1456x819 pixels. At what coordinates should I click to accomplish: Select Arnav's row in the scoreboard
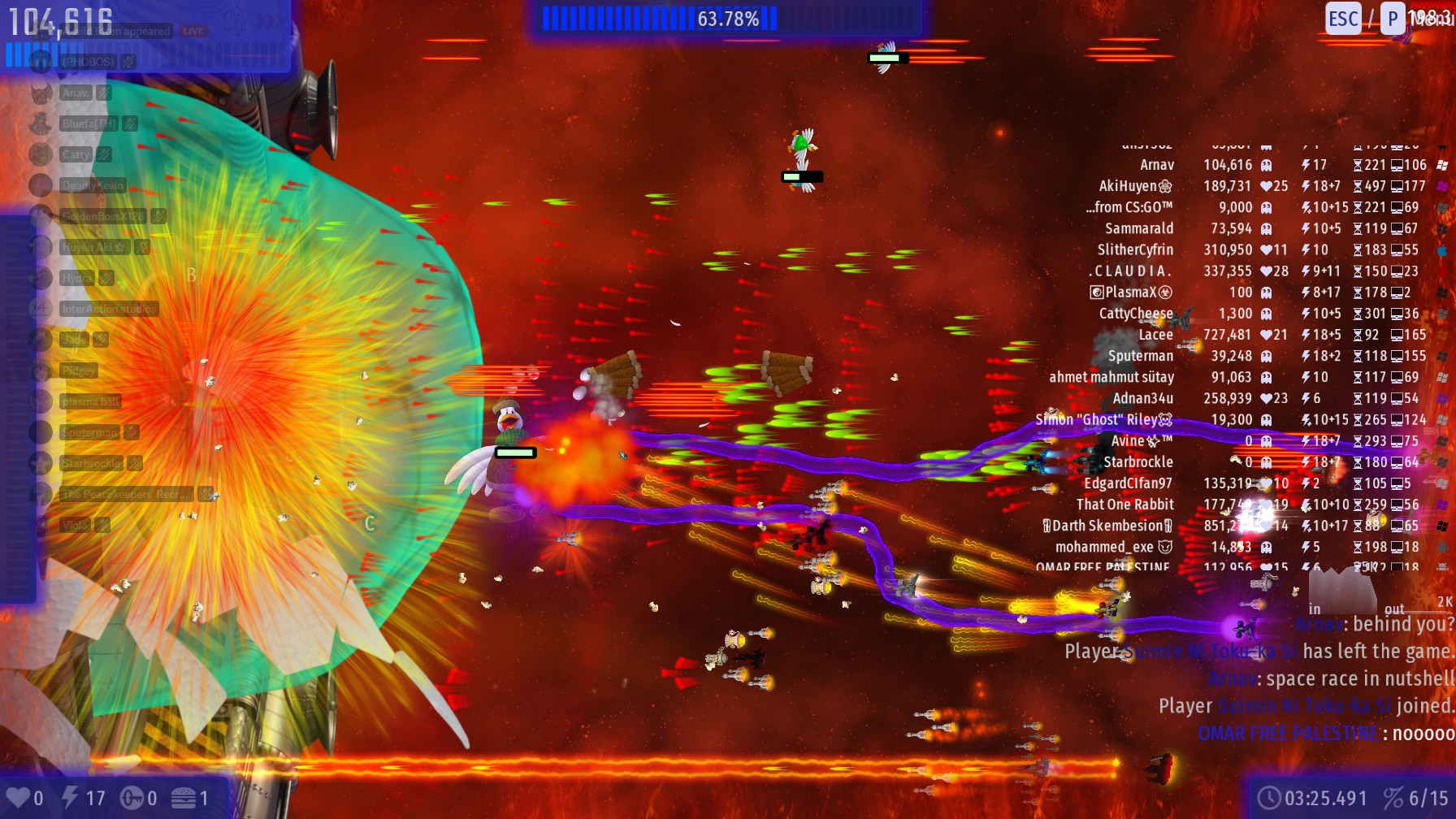(x=1156, y=165)
